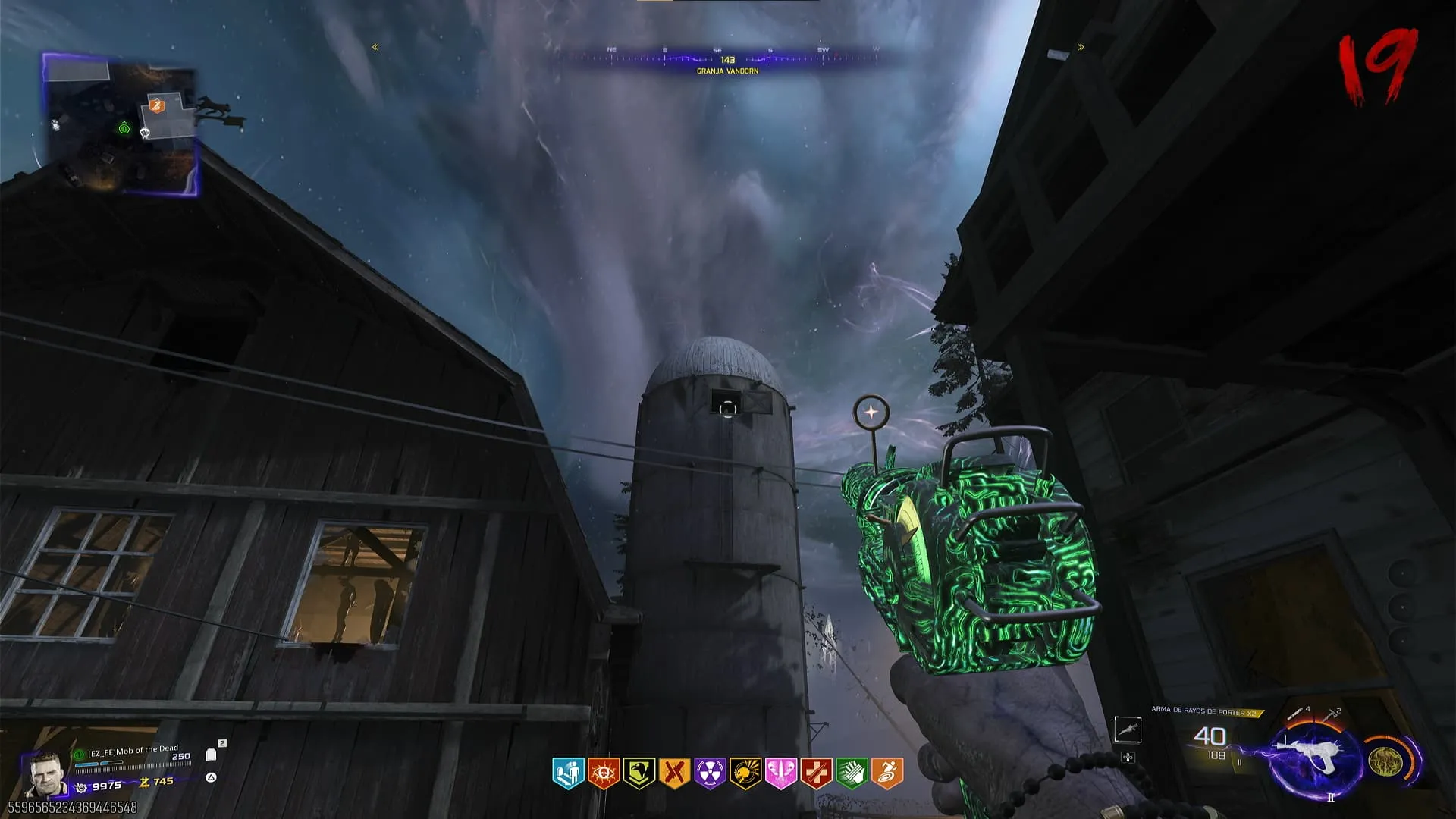Select the yellow skull perk icon

tap(745, 773)
